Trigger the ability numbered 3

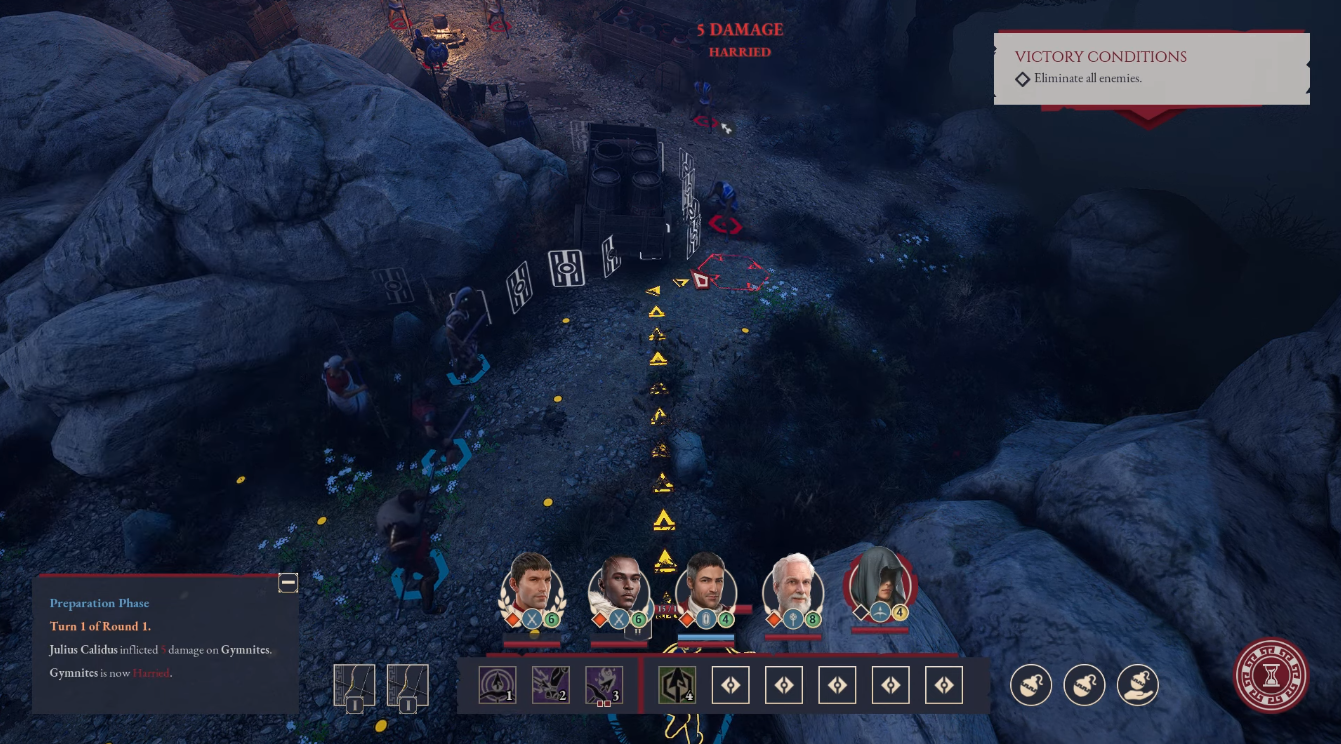pyautogui.click(x=604, y=686)
